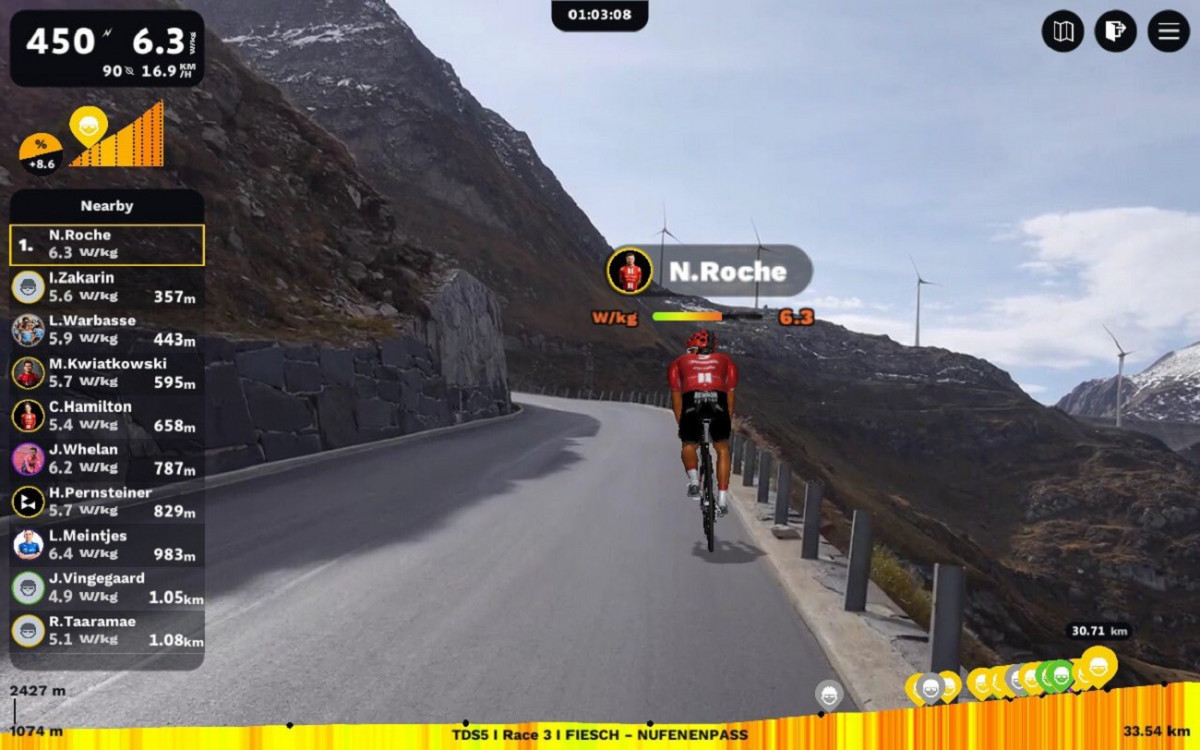Select L.Meintjes in the rider list
This screenshot has width=1200, height=750.
[x=107, y=545]
